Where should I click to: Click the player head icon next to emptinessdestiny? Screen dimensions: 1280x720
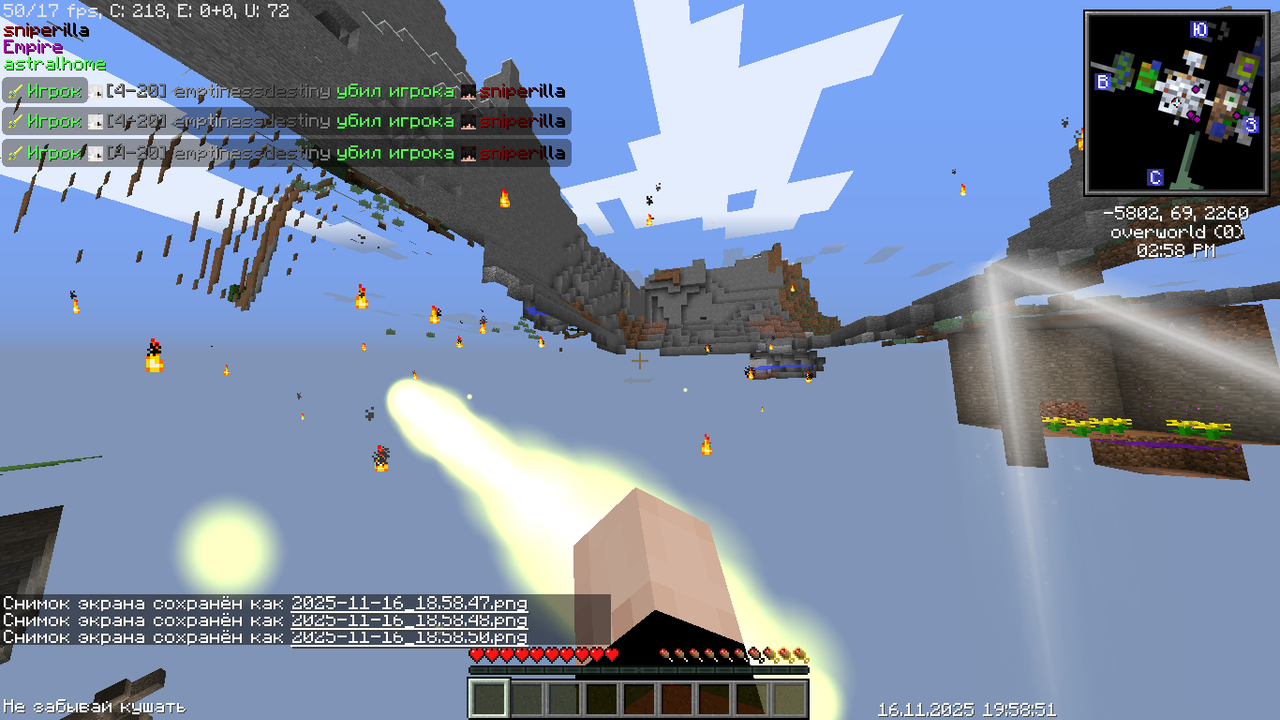tap(95, 92)
